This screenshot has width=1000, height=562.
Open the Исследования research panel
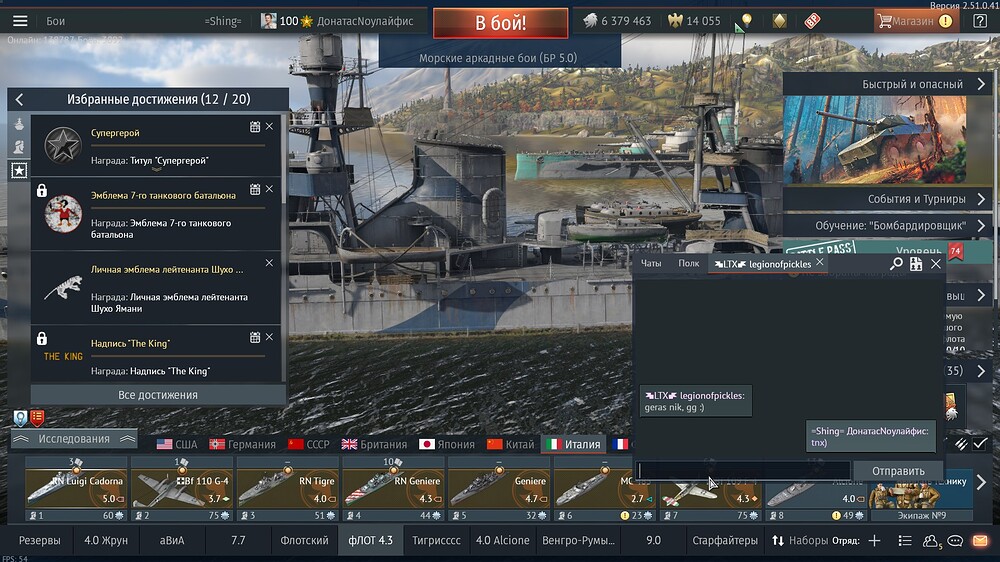[x=74, y=439]
